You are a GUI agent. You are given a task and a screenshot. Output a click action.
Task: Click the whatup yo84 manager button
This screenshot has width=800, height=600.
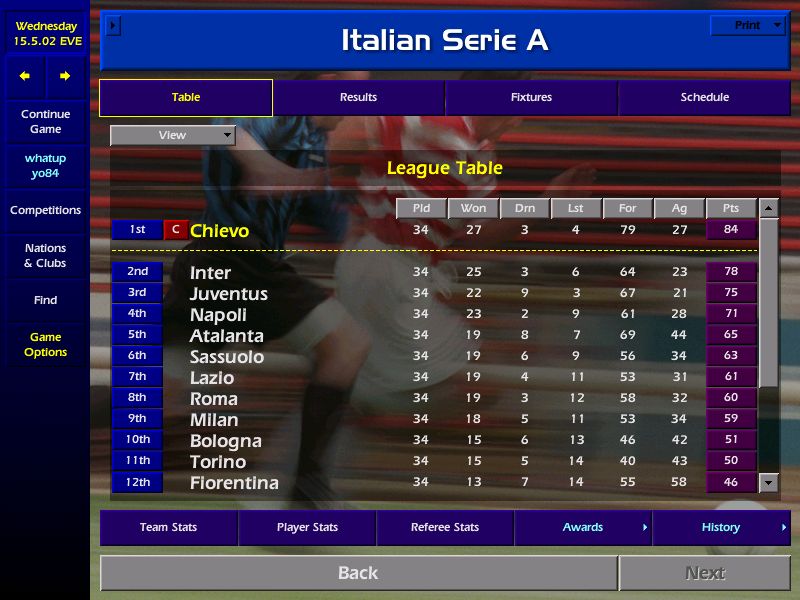45,166
